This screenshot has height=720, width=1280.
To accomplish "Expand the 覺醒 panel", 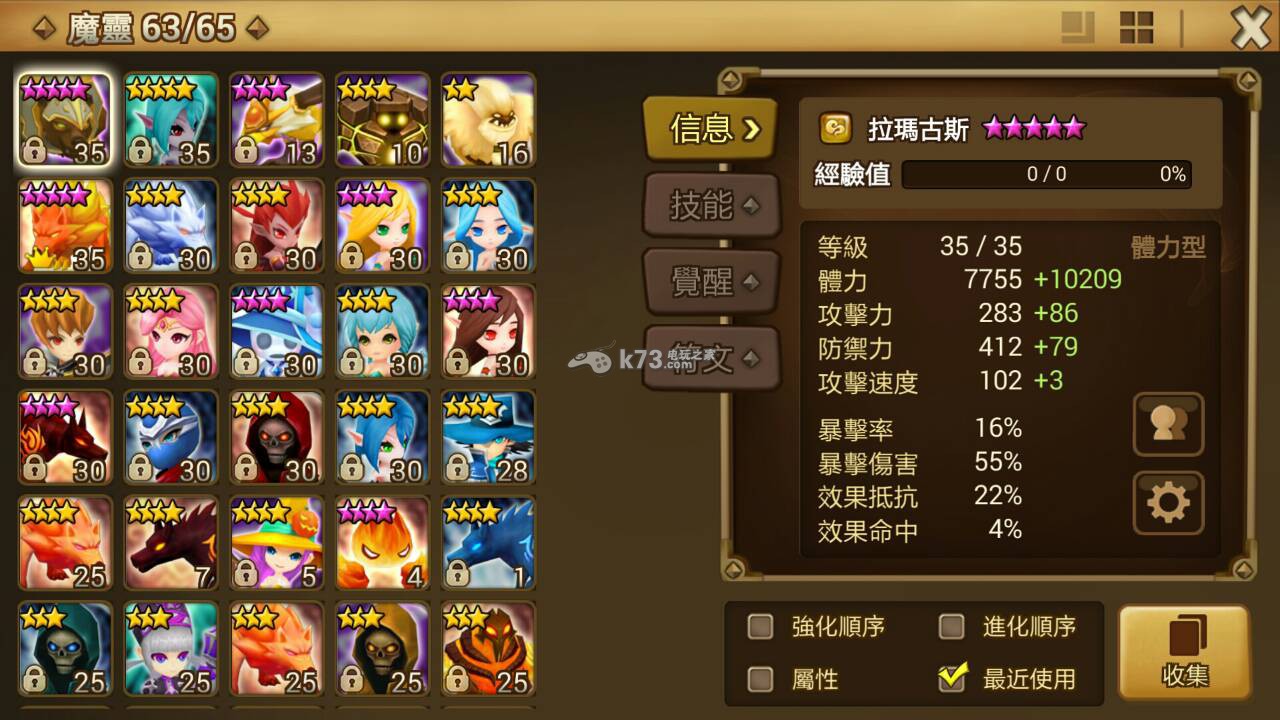I will coord(711,281).
